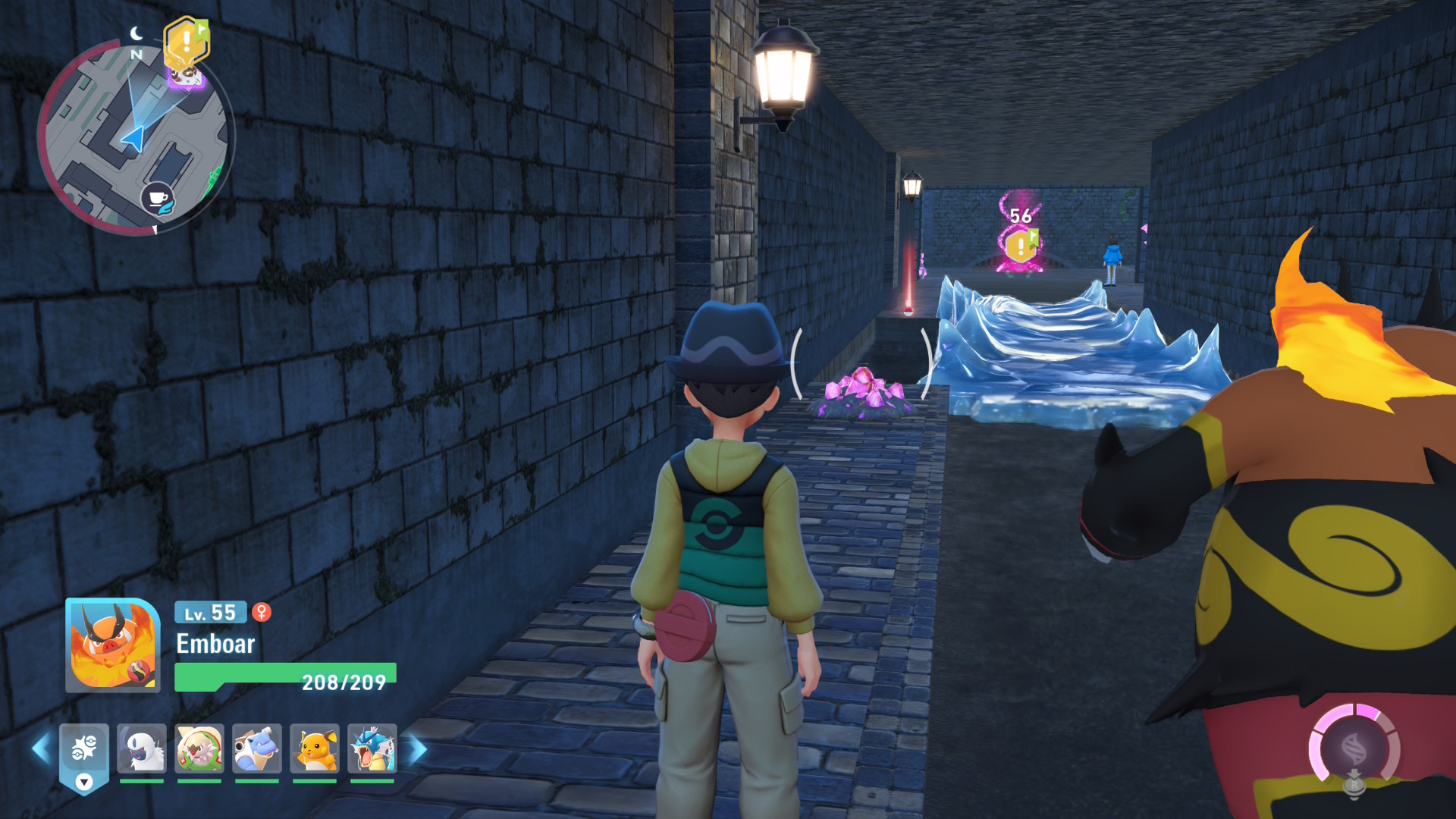This screenshot has width=1456, height=819.
Task: Choose Chesnaught from the party bar
Action: coord(199,748)
